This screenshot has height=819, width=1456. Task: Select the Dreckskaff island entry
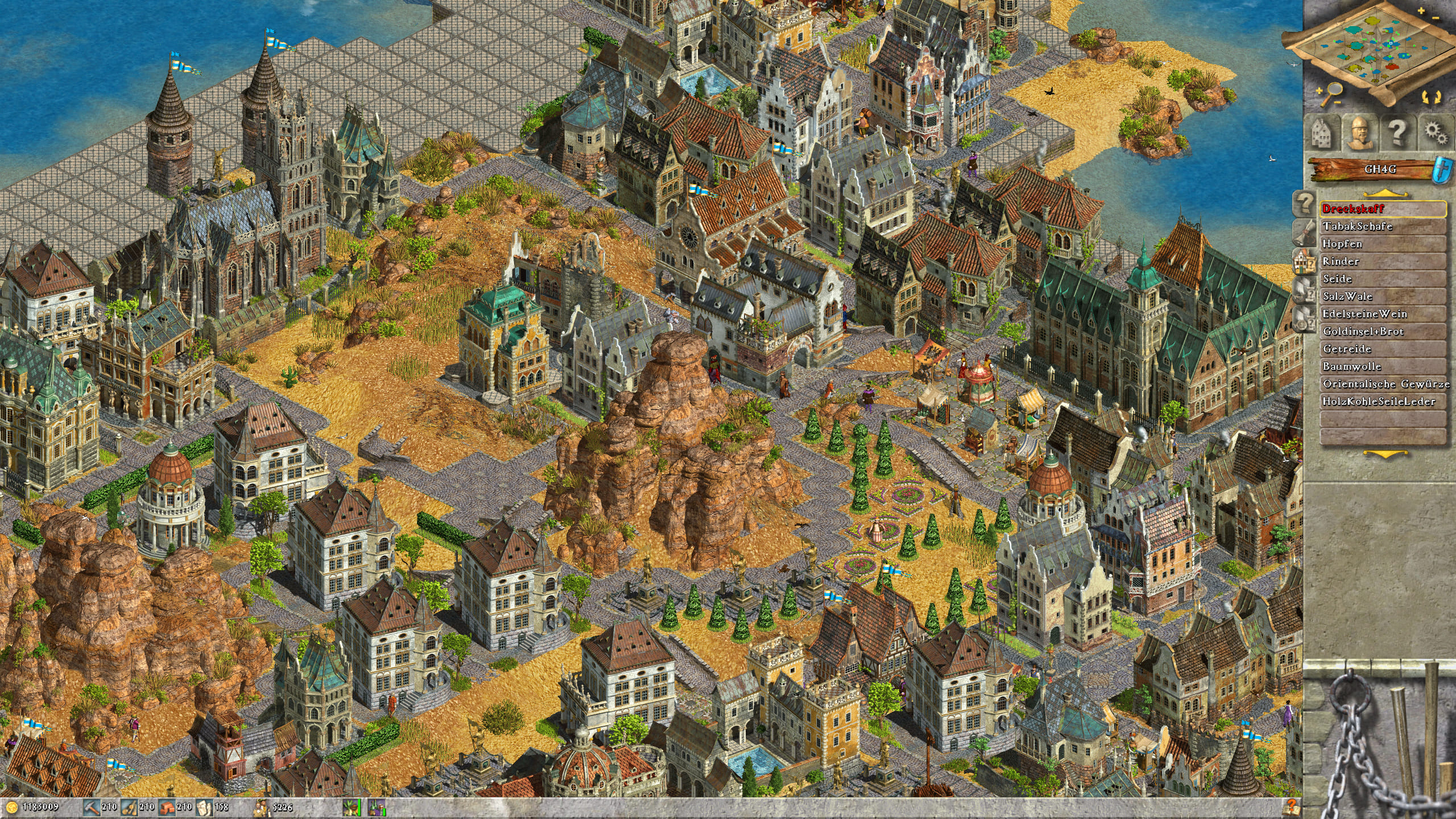click(x=1382, y=209)
